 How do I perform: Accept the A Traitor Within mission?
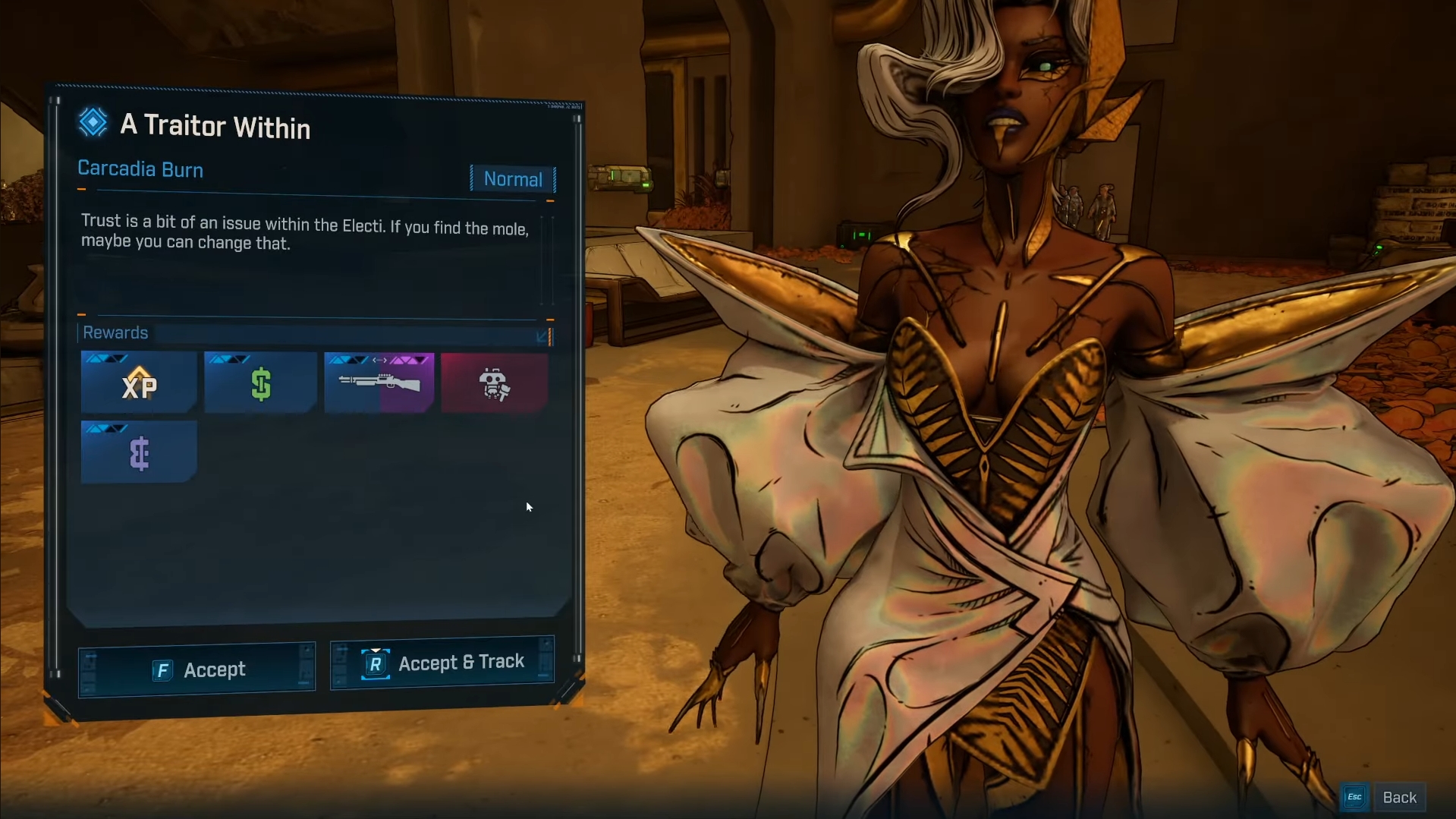[197, 669]
